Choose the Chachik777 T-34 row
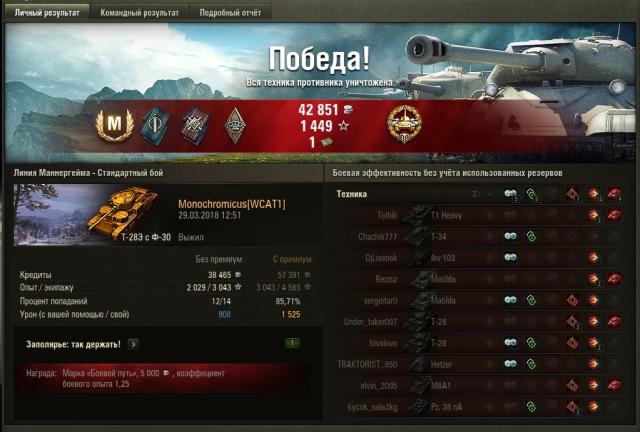The height and width of the screenshot is (432, 640). [480, 236]
